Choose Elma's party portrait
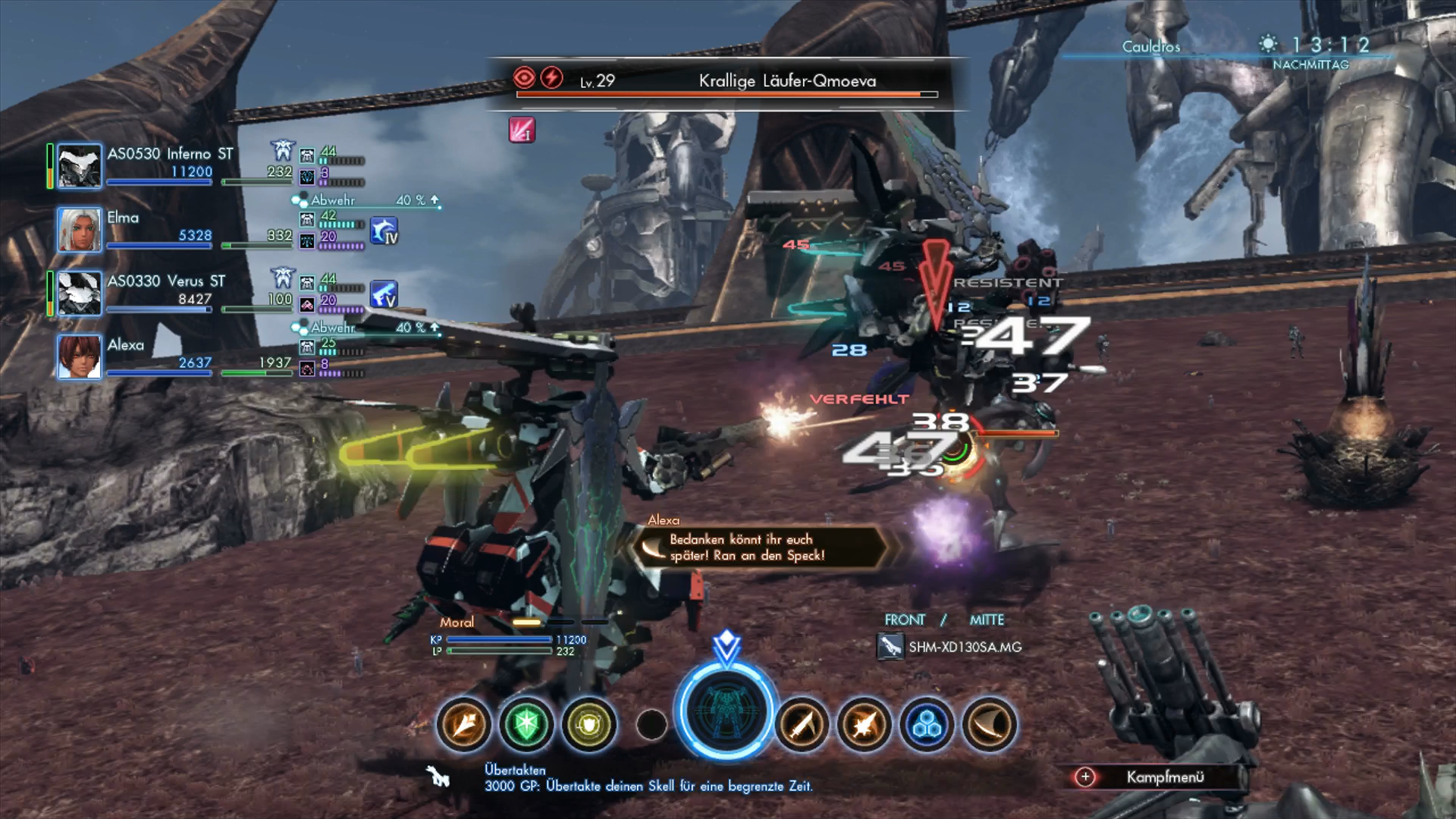 click(x=80, y=230)
